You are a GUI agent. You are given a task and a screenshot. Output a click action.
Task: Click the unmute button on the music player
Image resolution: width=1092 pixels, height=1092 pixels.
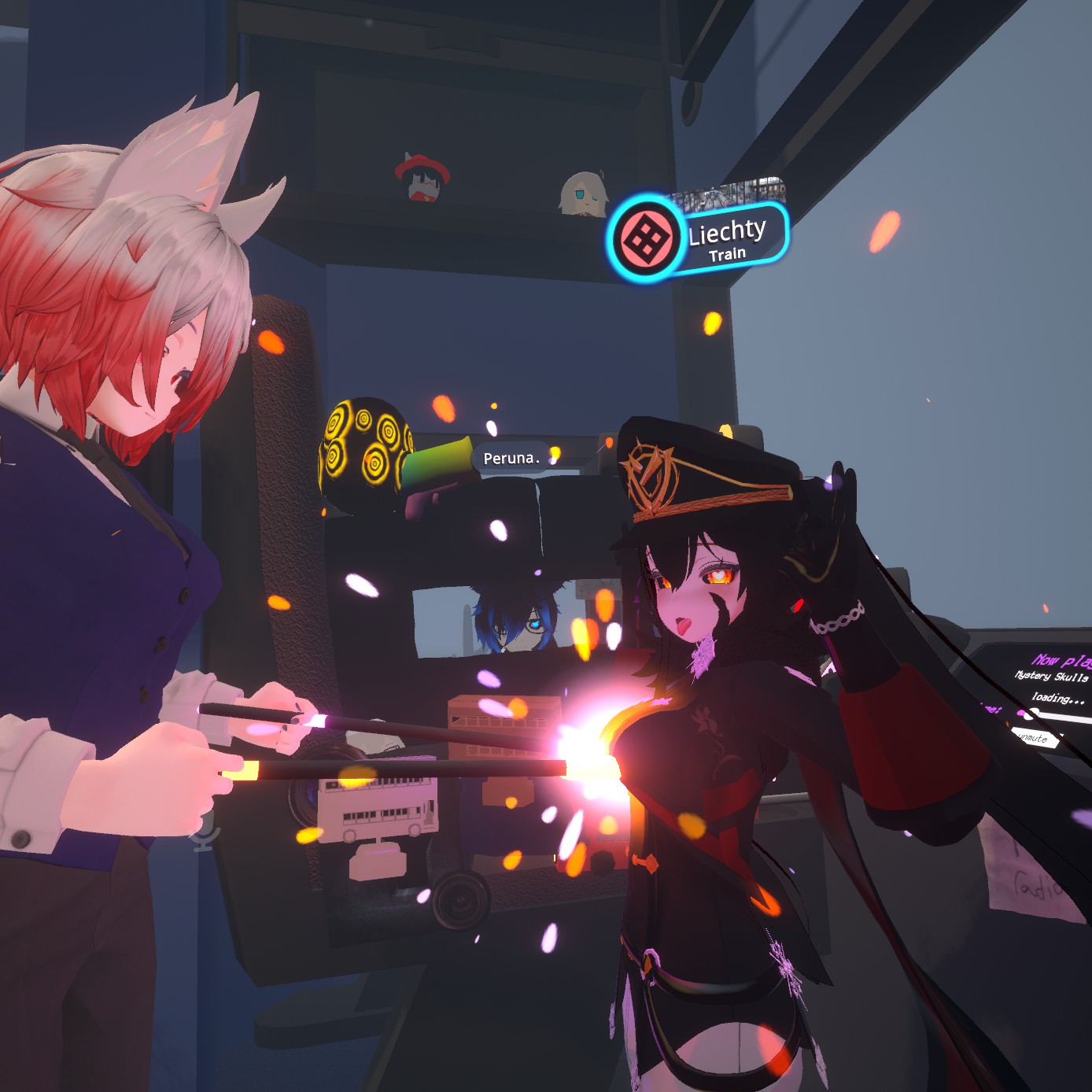pyautogui.click(x=1034, y=738)
